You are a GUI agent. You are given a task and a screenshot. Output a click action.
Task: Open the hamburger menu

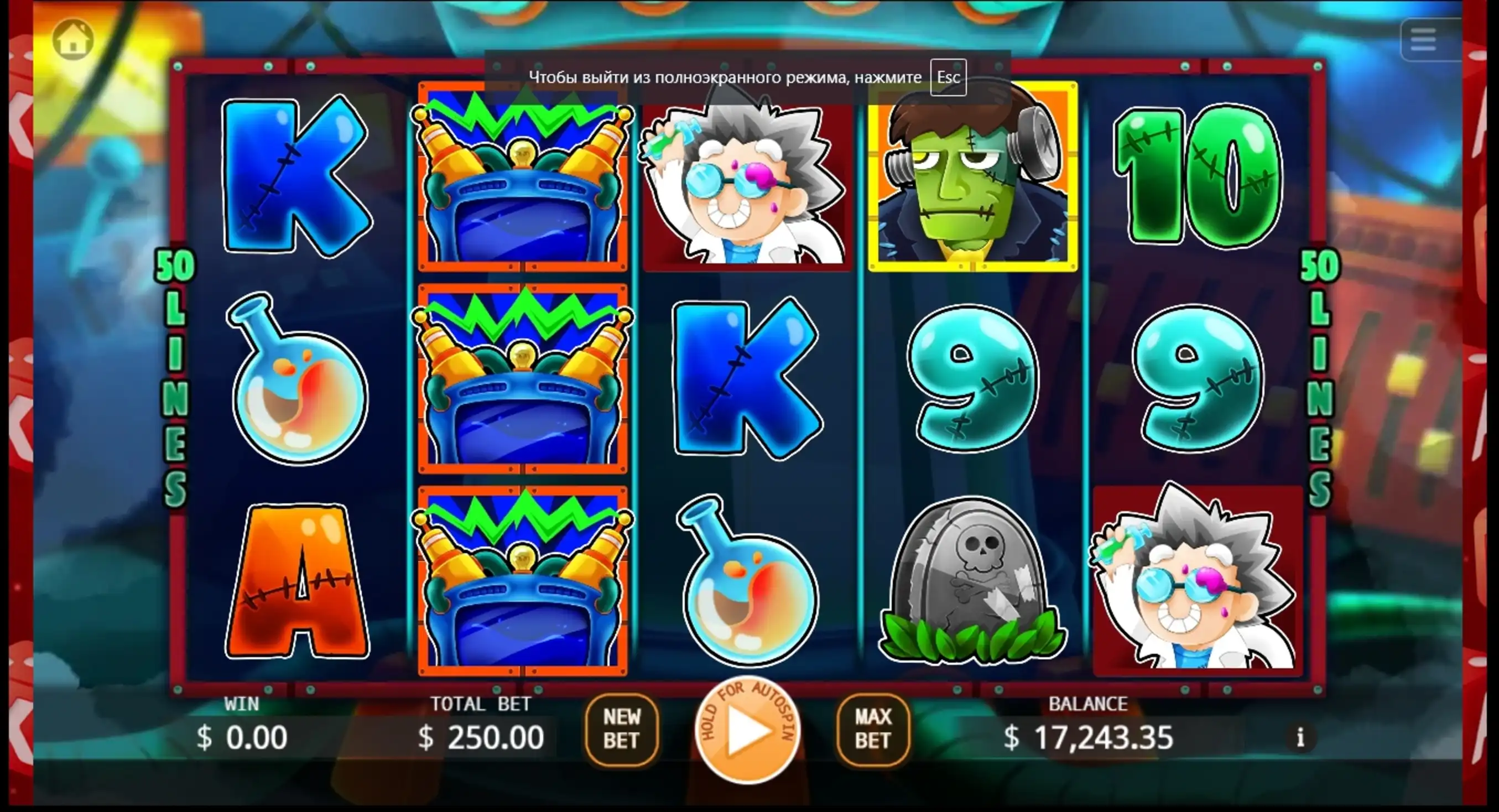pyautogui.click(x=1423, y=40)
